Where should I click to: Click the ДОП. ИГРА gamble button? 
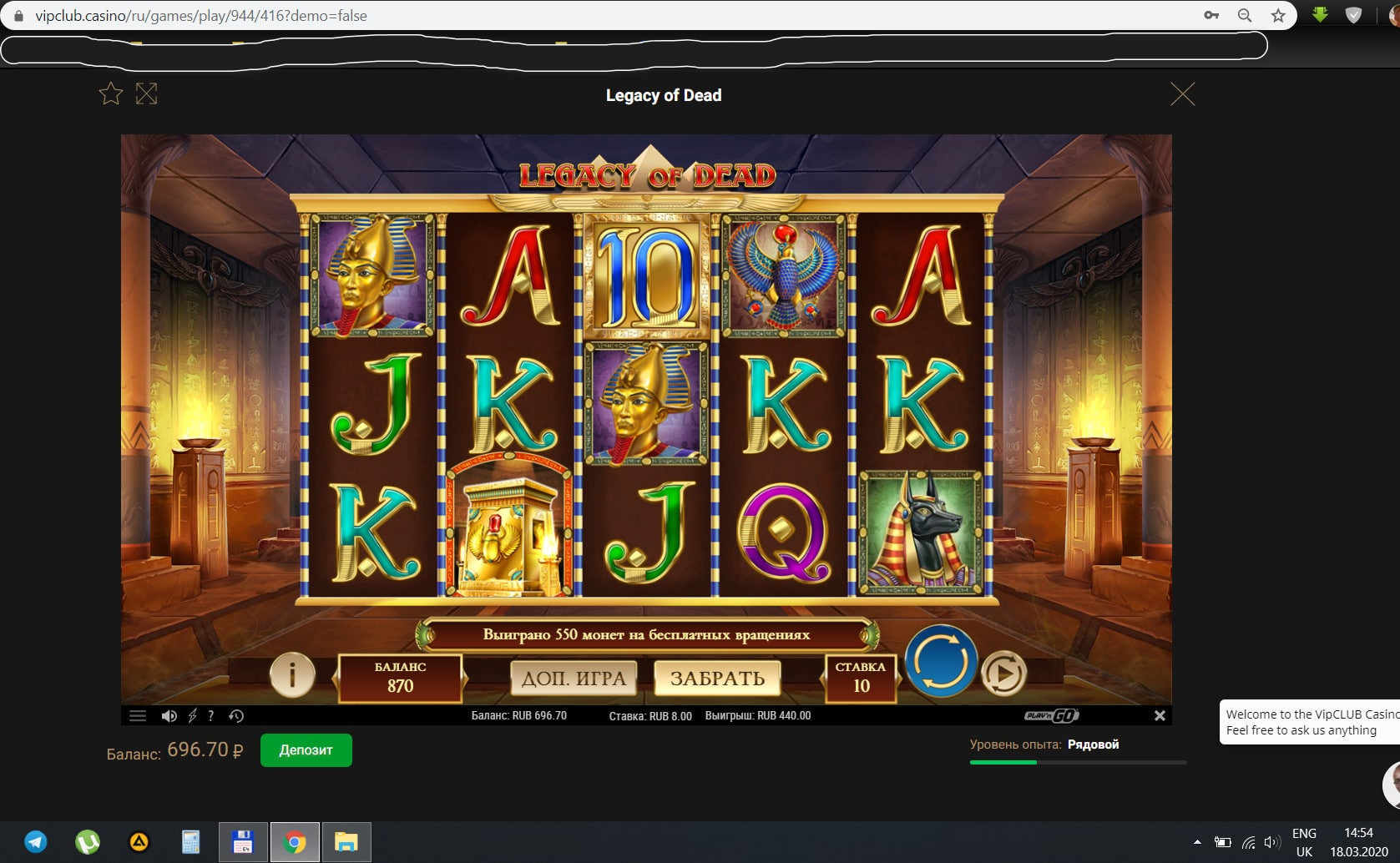(x=574, y=679)
